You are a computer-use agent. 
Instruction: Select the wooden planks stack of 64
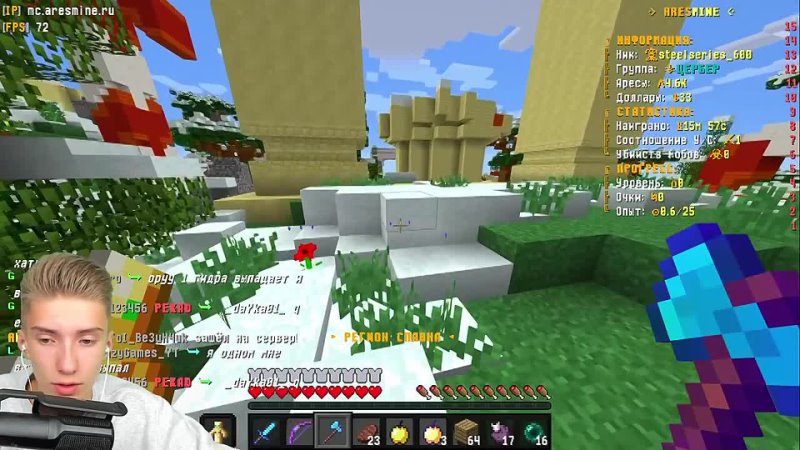pos(467,431)
